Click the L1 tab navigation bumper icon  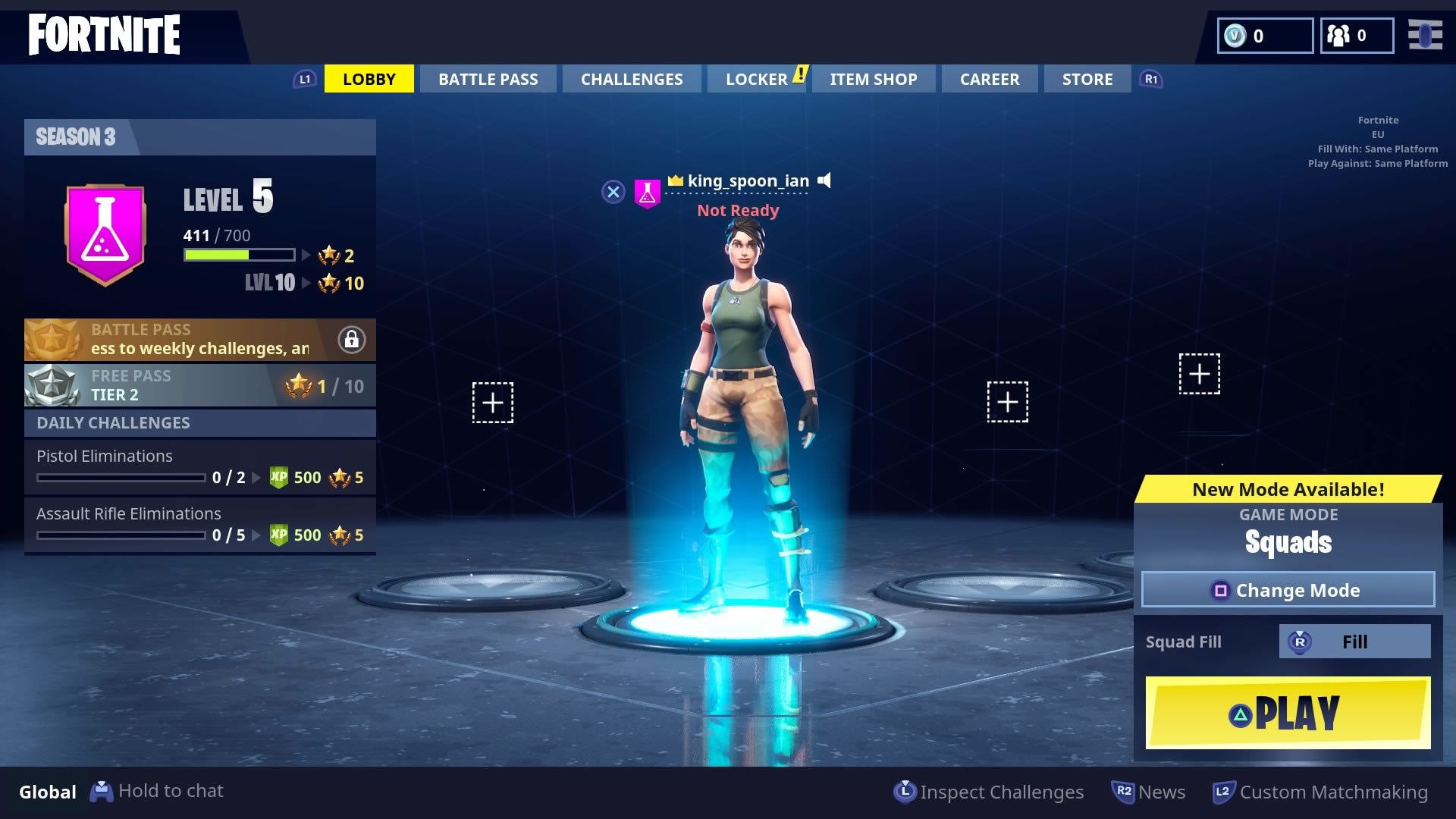coord(305,78)
